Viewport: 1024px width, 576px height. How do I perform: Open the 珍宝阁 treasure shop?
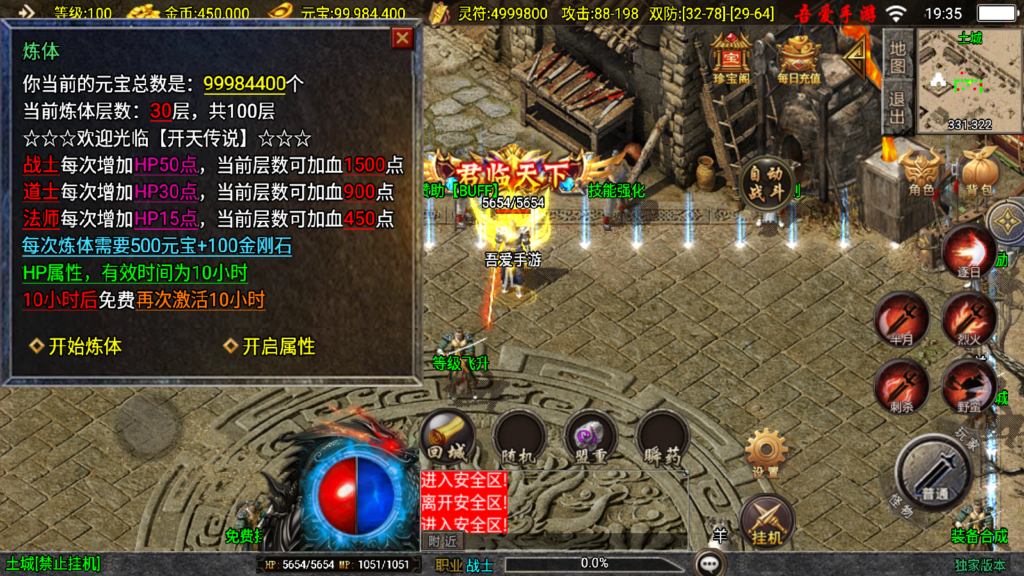coord(732,59)
